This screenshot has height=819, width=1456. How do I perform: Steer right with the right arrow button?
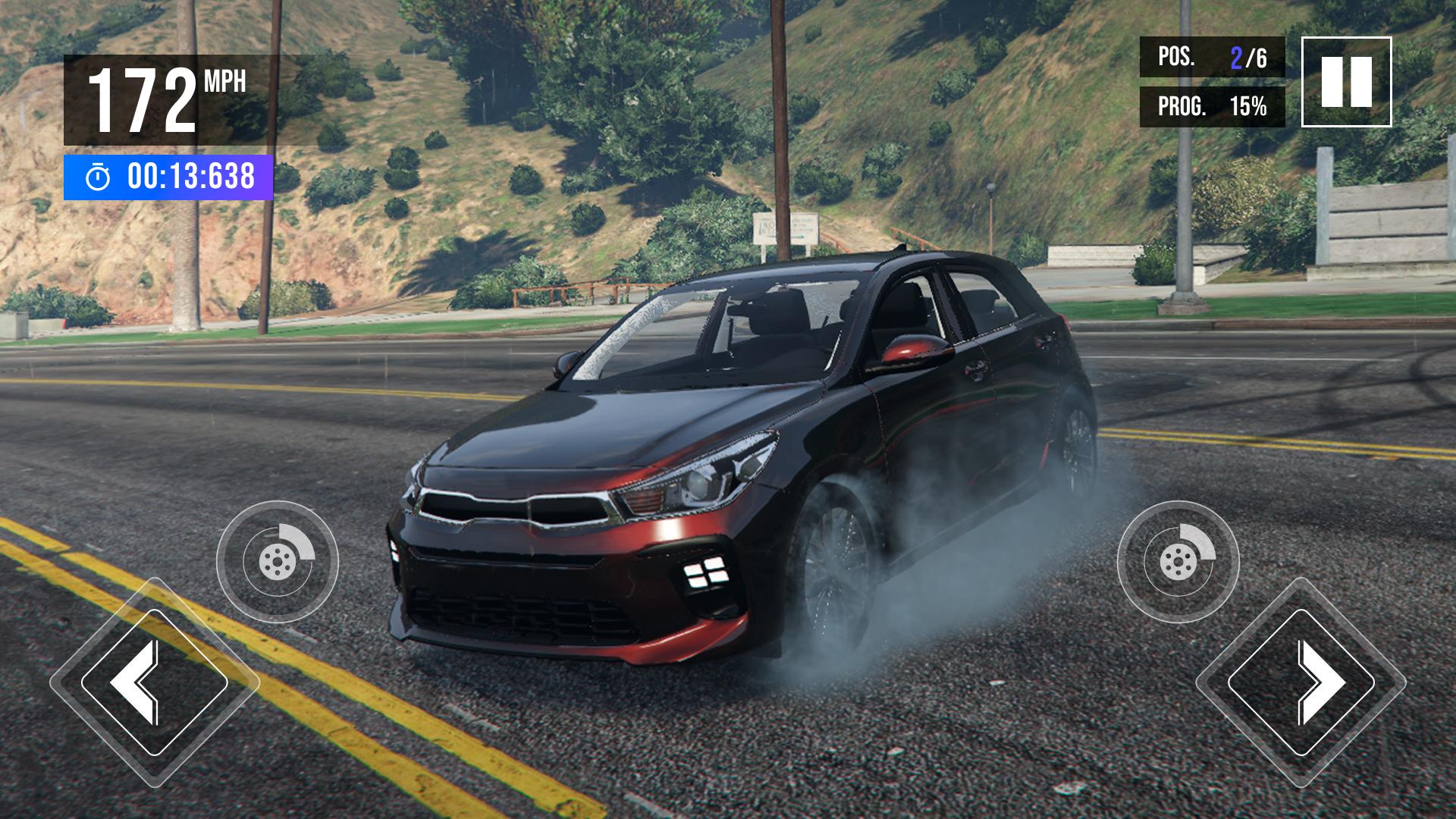click(1301, 682)
